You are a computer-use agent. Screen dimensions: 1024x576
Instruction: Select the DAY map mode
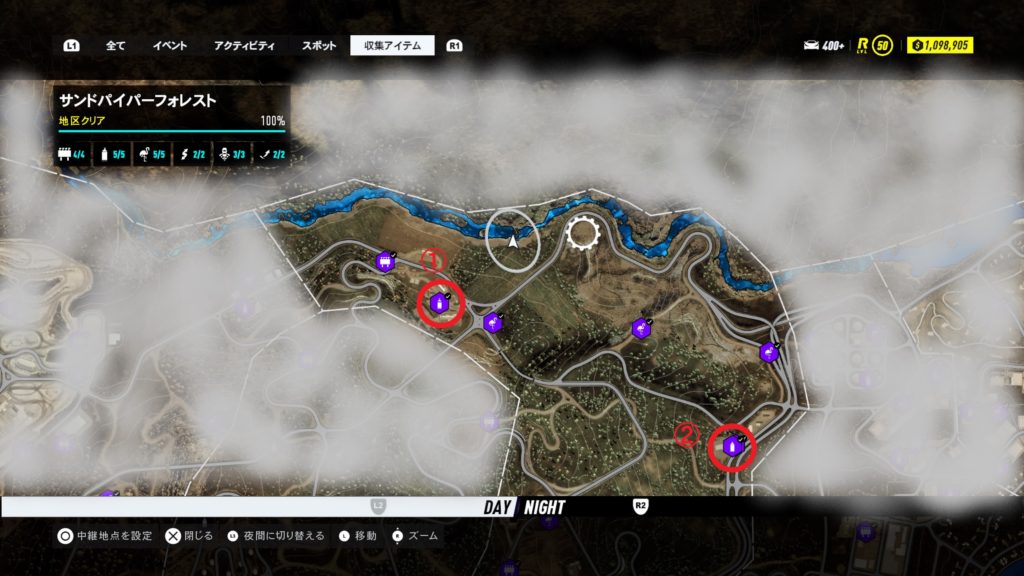(498, 507)
